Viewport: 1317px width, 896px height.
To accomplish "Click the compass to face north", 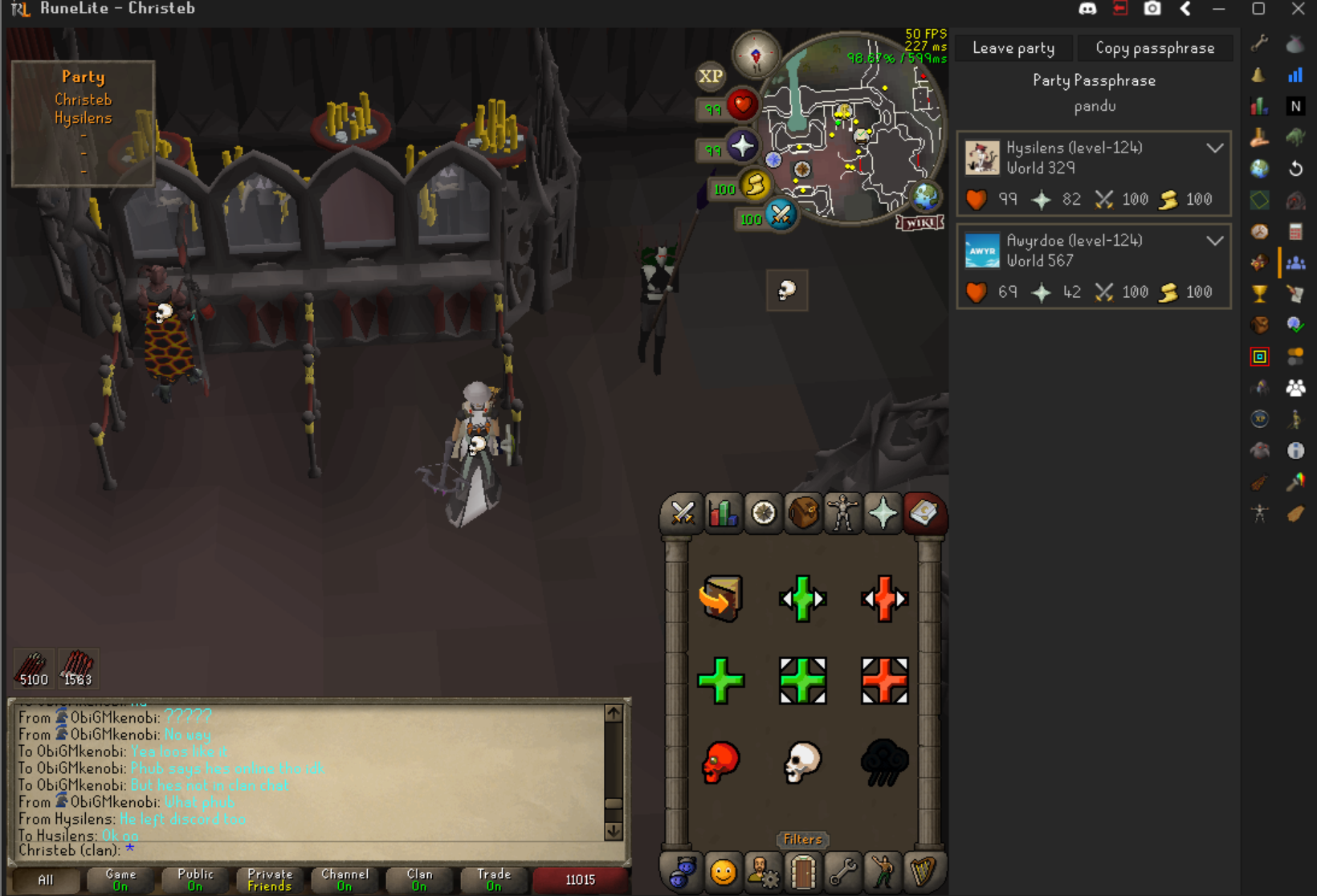I will tap(756, 55).
